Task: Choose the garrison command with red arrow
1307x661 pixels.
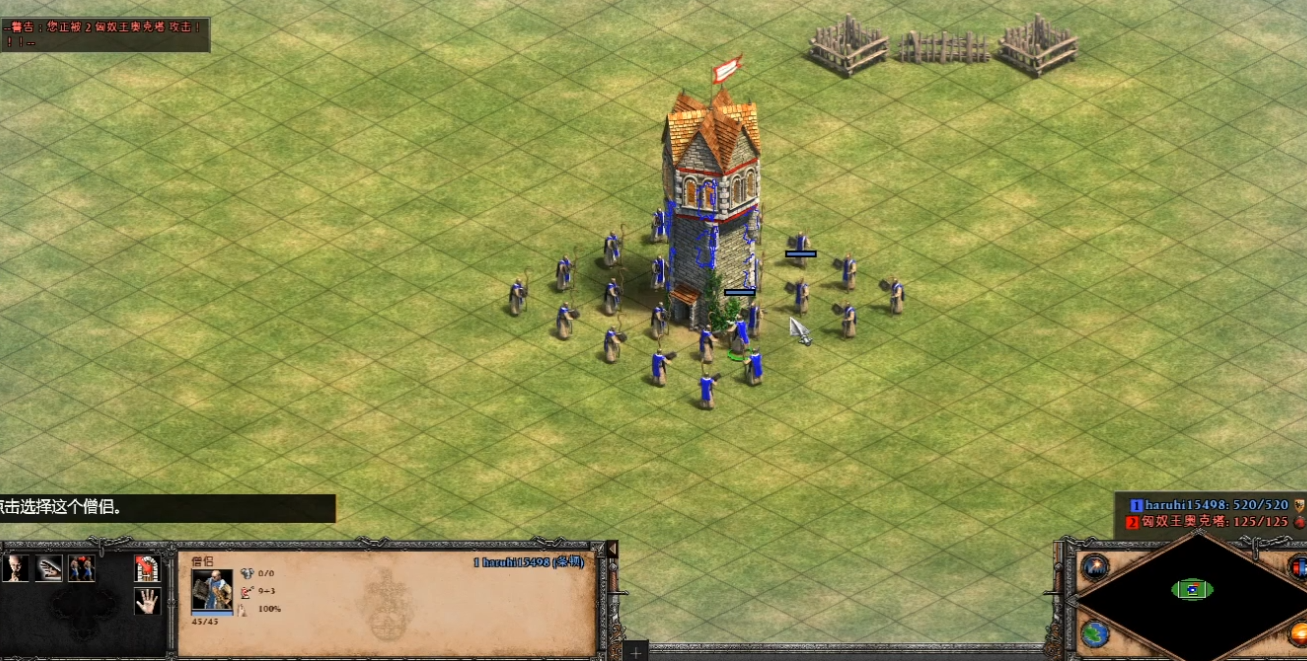Action: click(147, 568)
